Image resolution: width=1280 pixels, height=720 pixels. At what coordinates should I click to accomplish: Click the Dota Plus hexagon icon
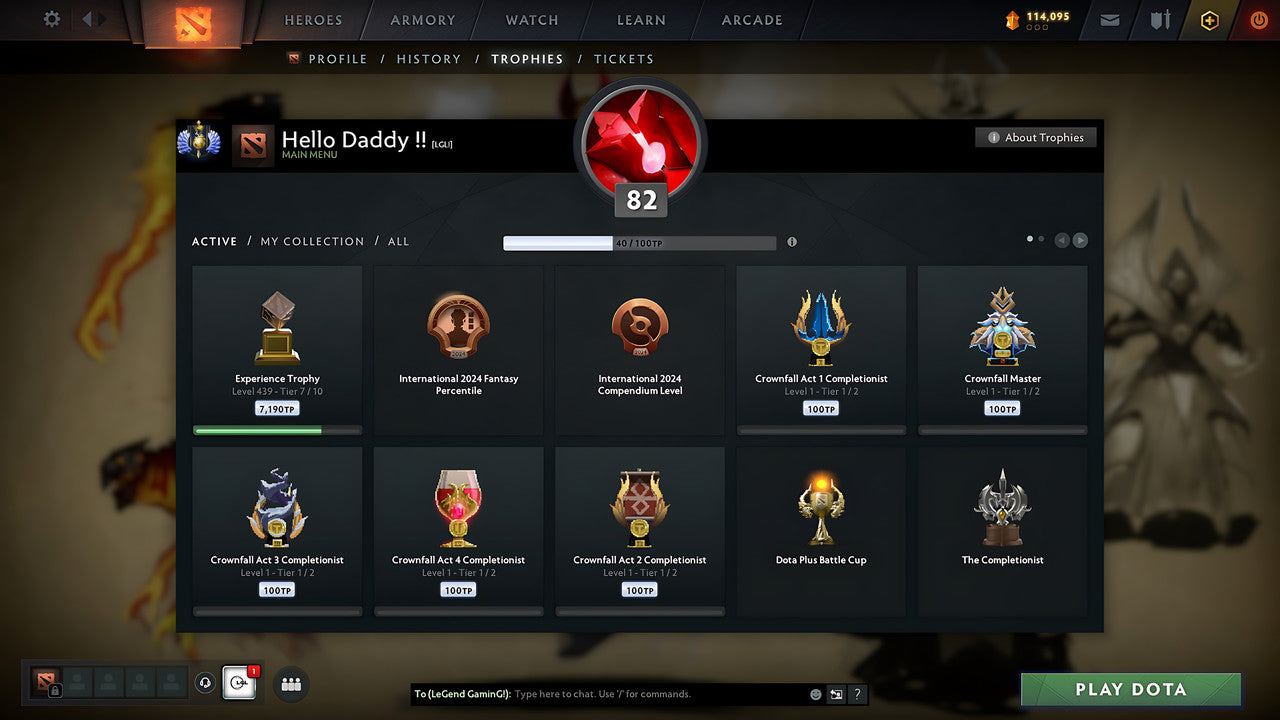[1208, 20]
